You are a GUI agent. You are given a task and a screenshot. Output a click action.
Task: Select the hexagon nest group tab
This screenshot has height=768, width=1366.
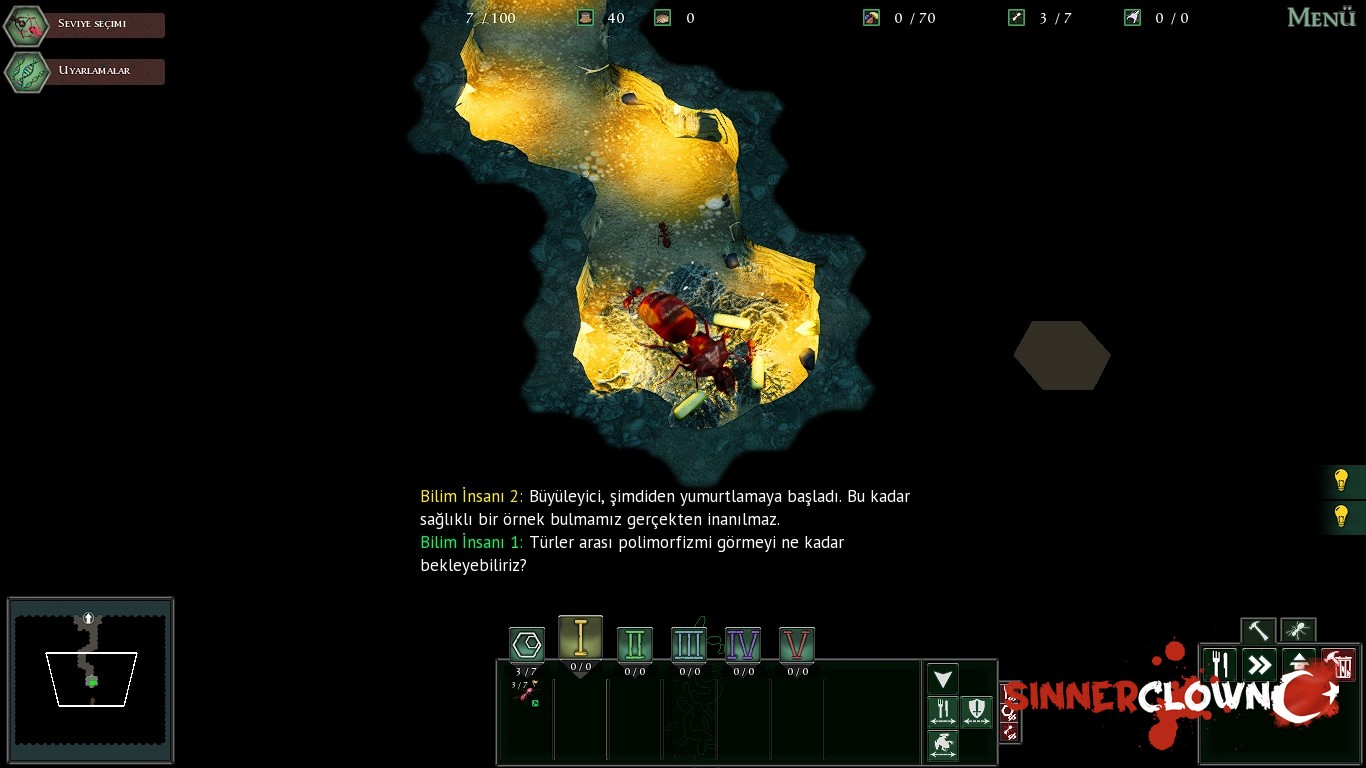526,645
